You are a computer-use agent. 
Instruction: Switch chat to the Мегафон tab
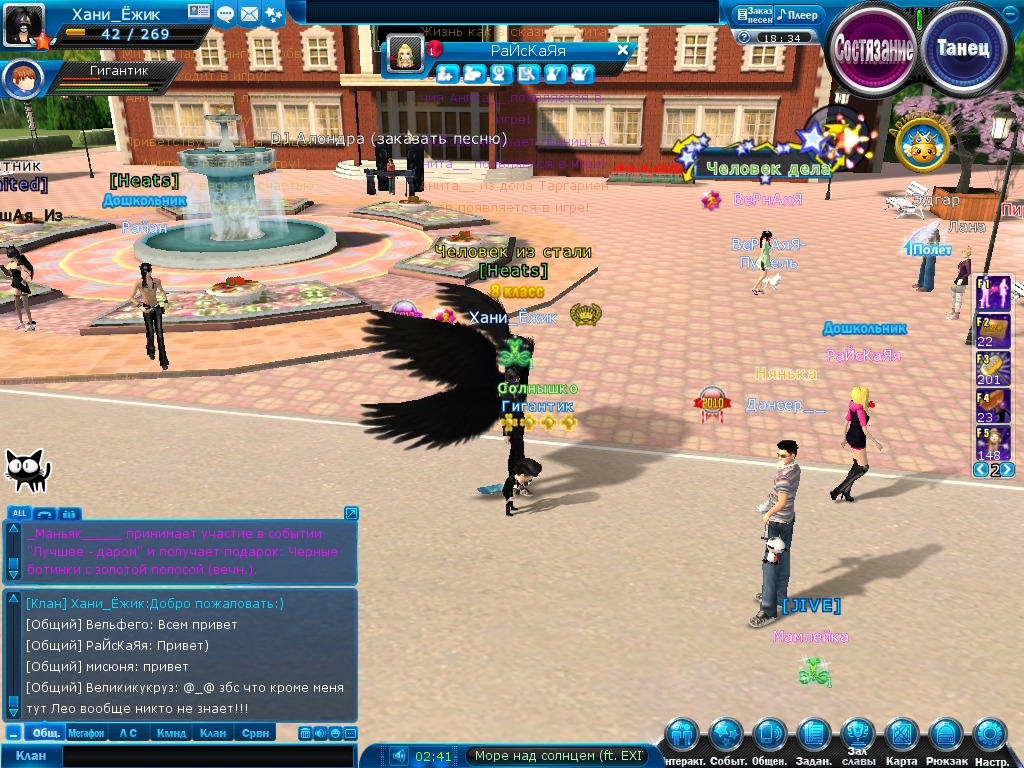click(86, 733)
